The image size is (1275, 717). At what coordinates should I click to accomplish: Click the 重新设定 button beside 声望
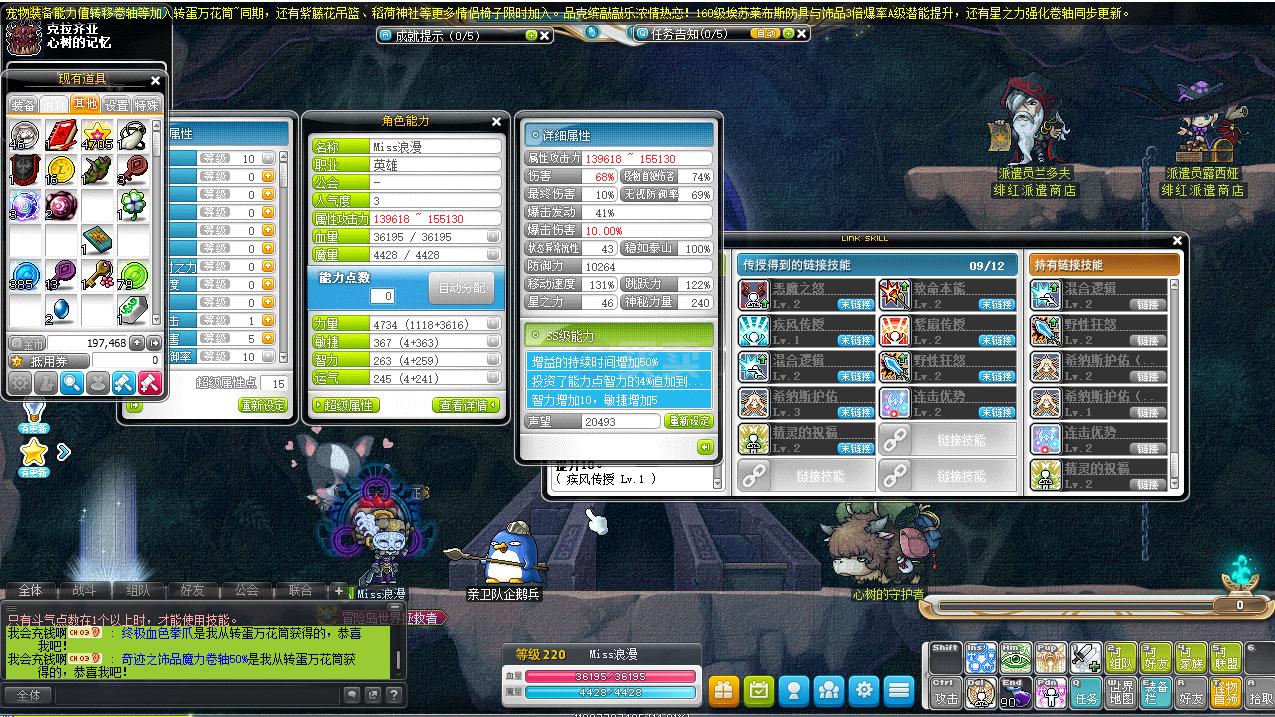689,421
